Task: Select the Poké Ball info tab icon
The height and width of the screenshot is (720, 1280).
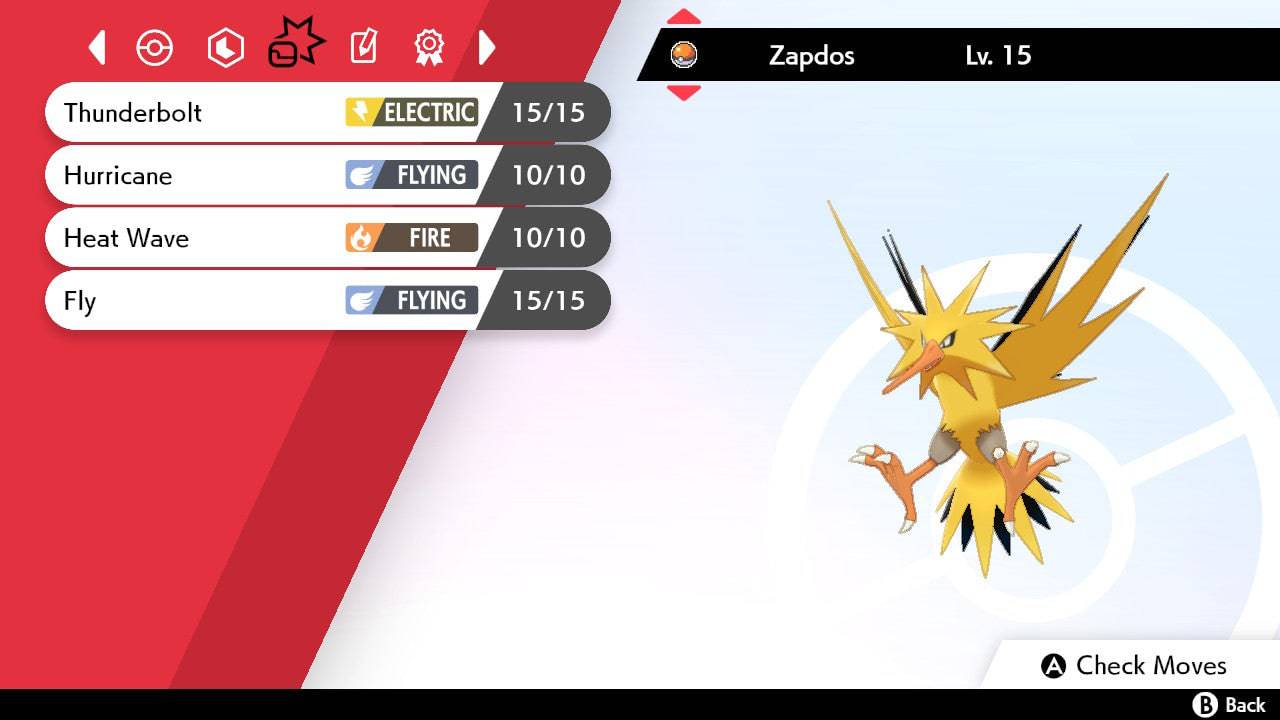Action: [x=155, y=46]
